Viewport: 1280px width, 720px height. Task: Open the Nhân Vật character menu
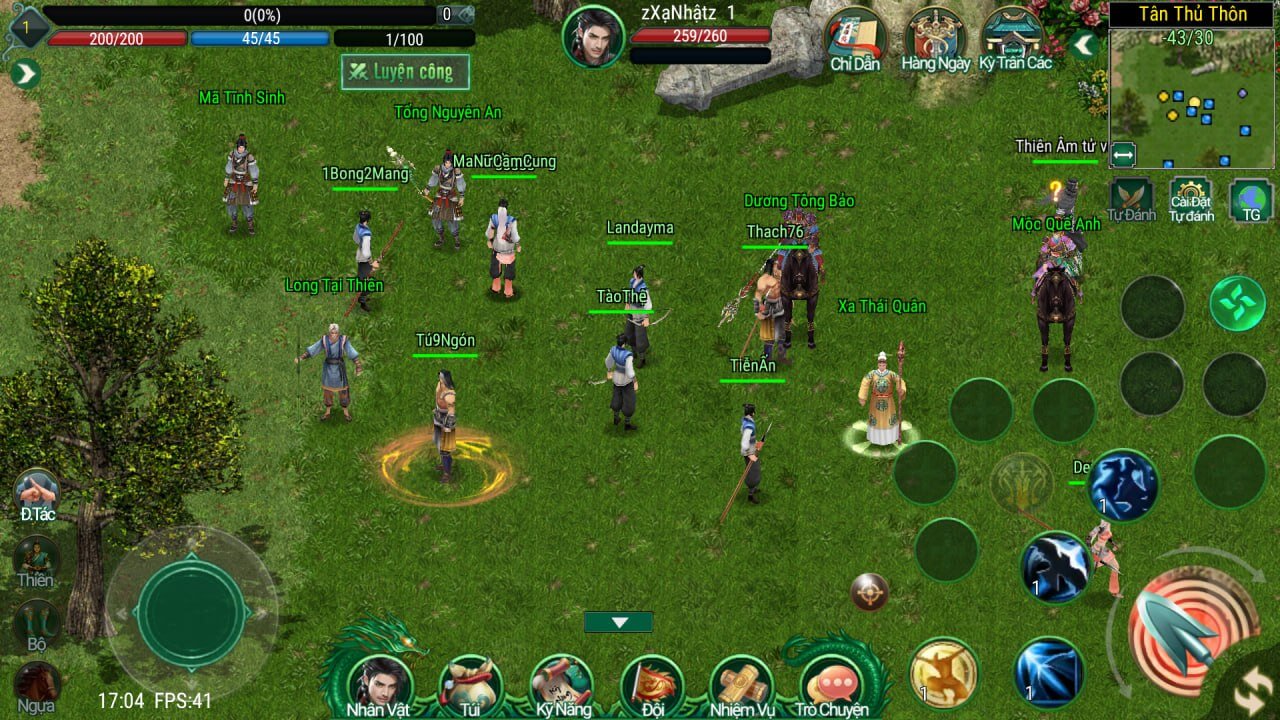[x=377, y=683]
